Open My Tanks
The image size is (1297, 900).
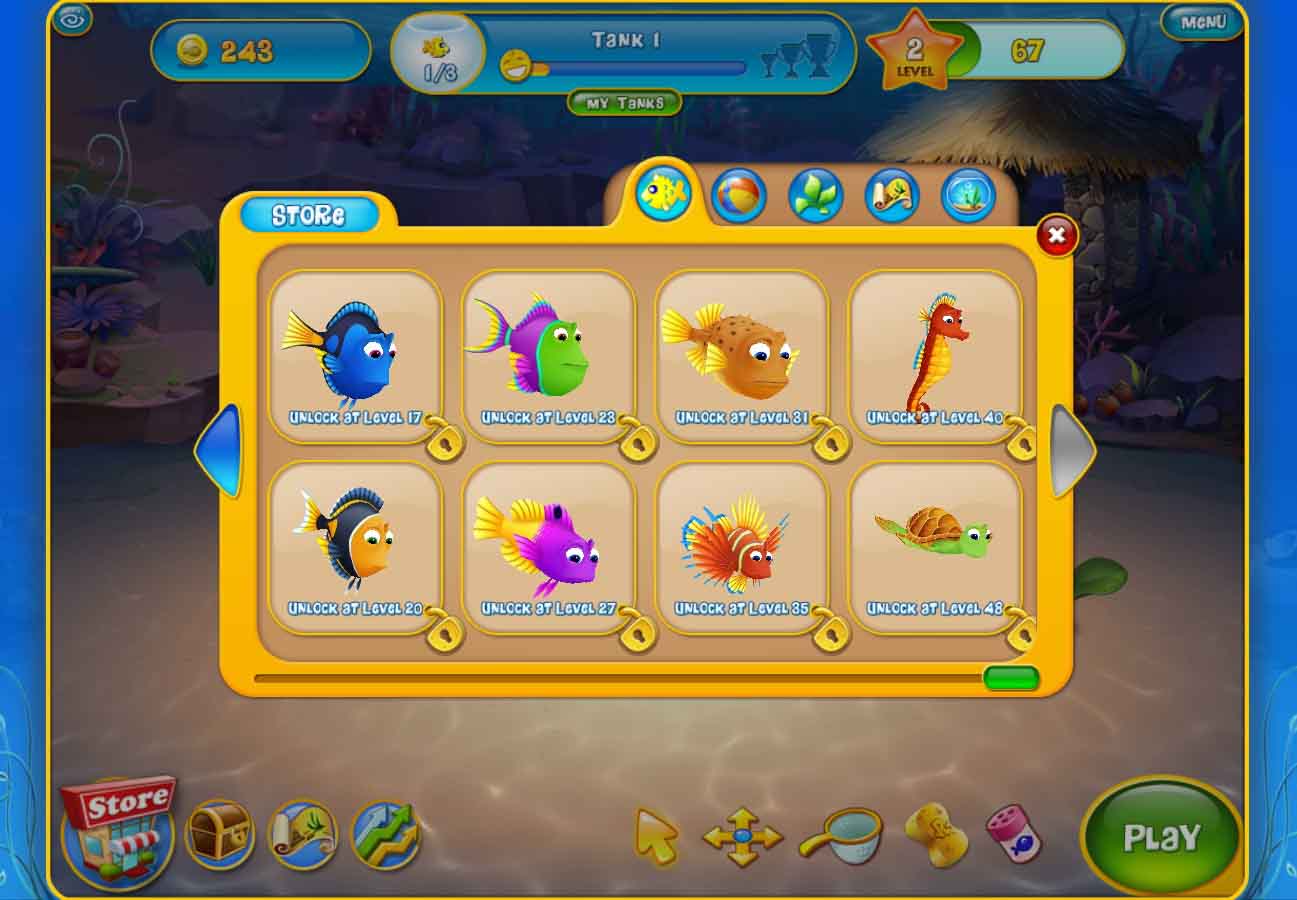click(623, 103)
